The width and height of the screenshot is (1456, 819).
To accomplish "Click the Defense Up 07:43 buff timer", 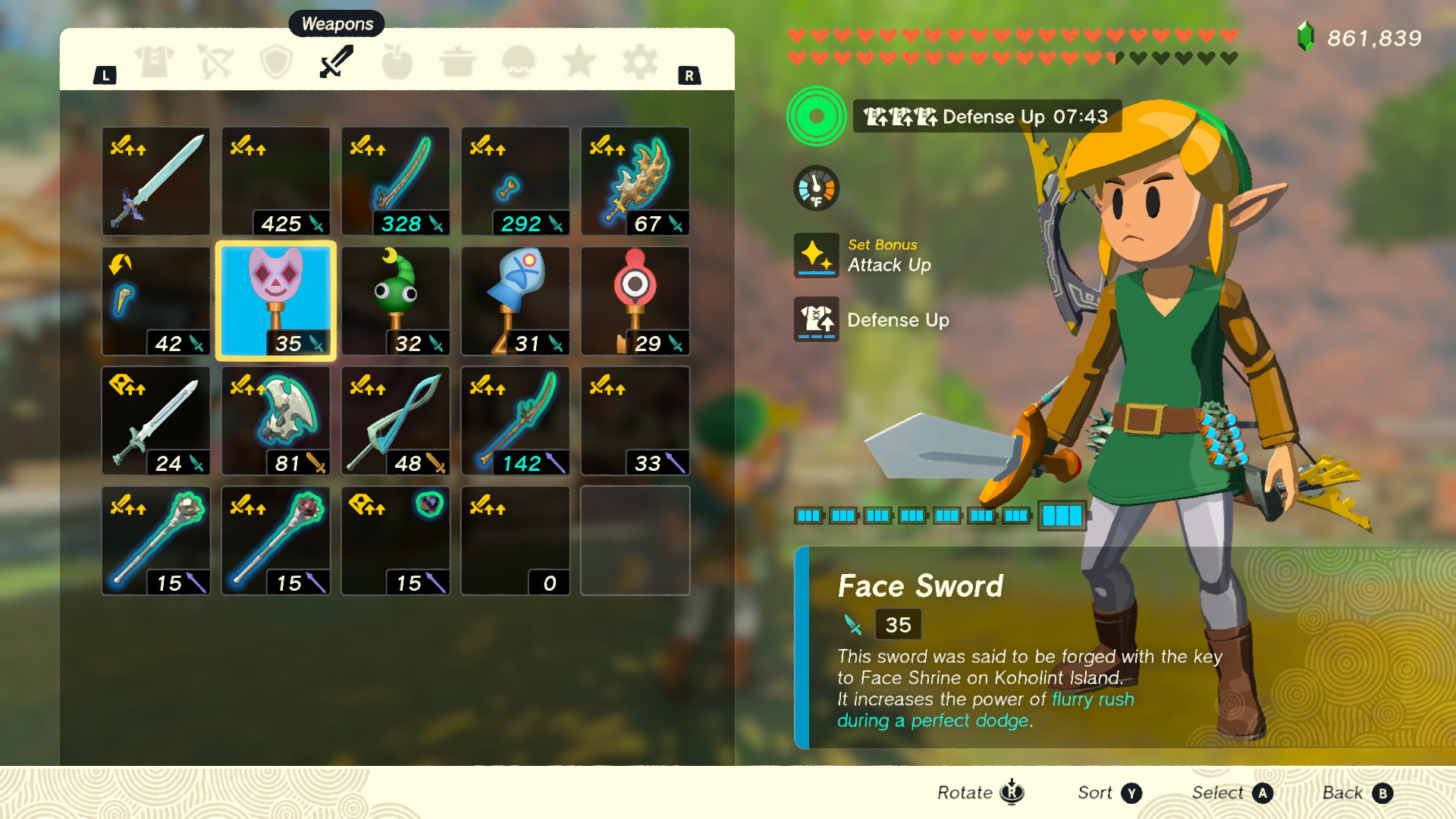I will pyautogui.click(x=986, y=117).
